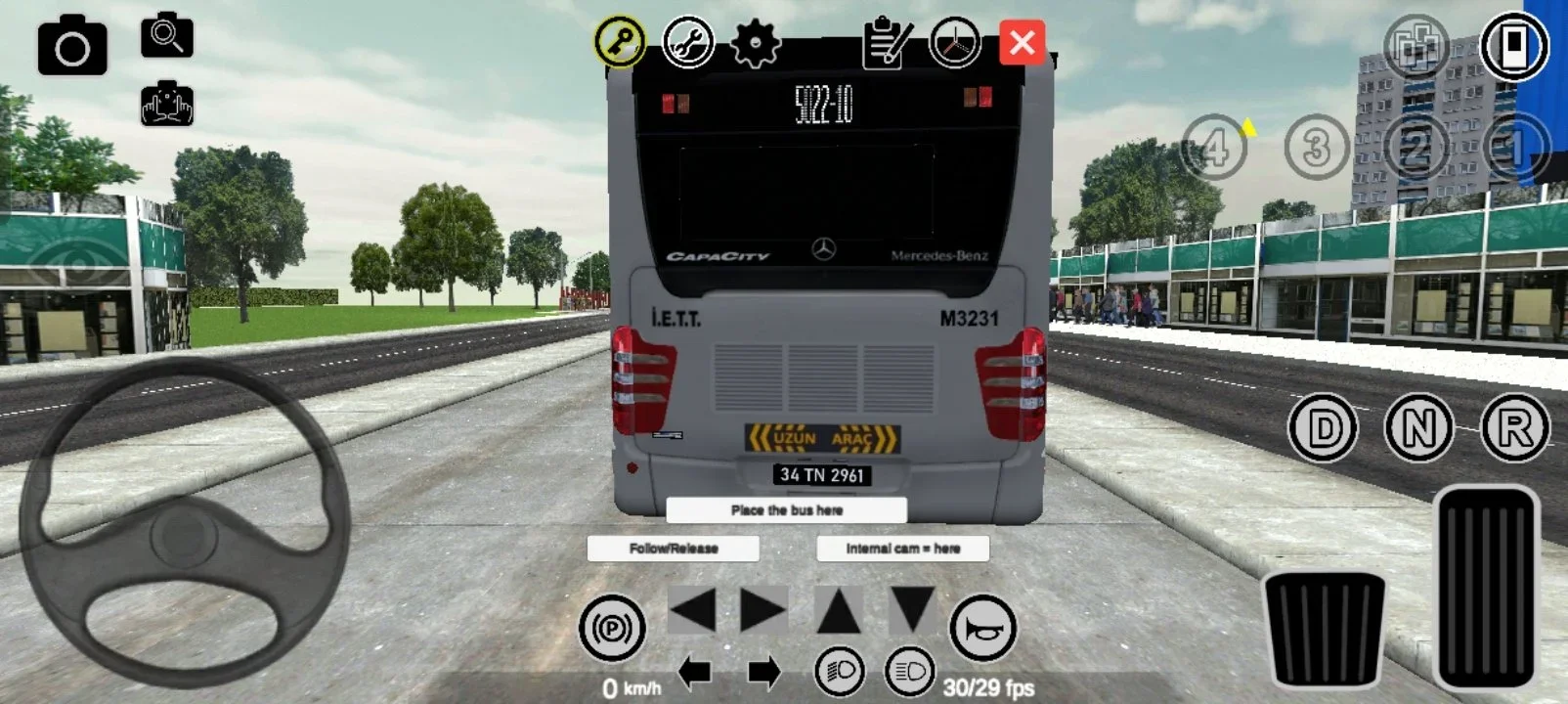Screen dimensions: 1568x704
Task: Open the clipboard route notes icon
Action: (x=887, y=43)
